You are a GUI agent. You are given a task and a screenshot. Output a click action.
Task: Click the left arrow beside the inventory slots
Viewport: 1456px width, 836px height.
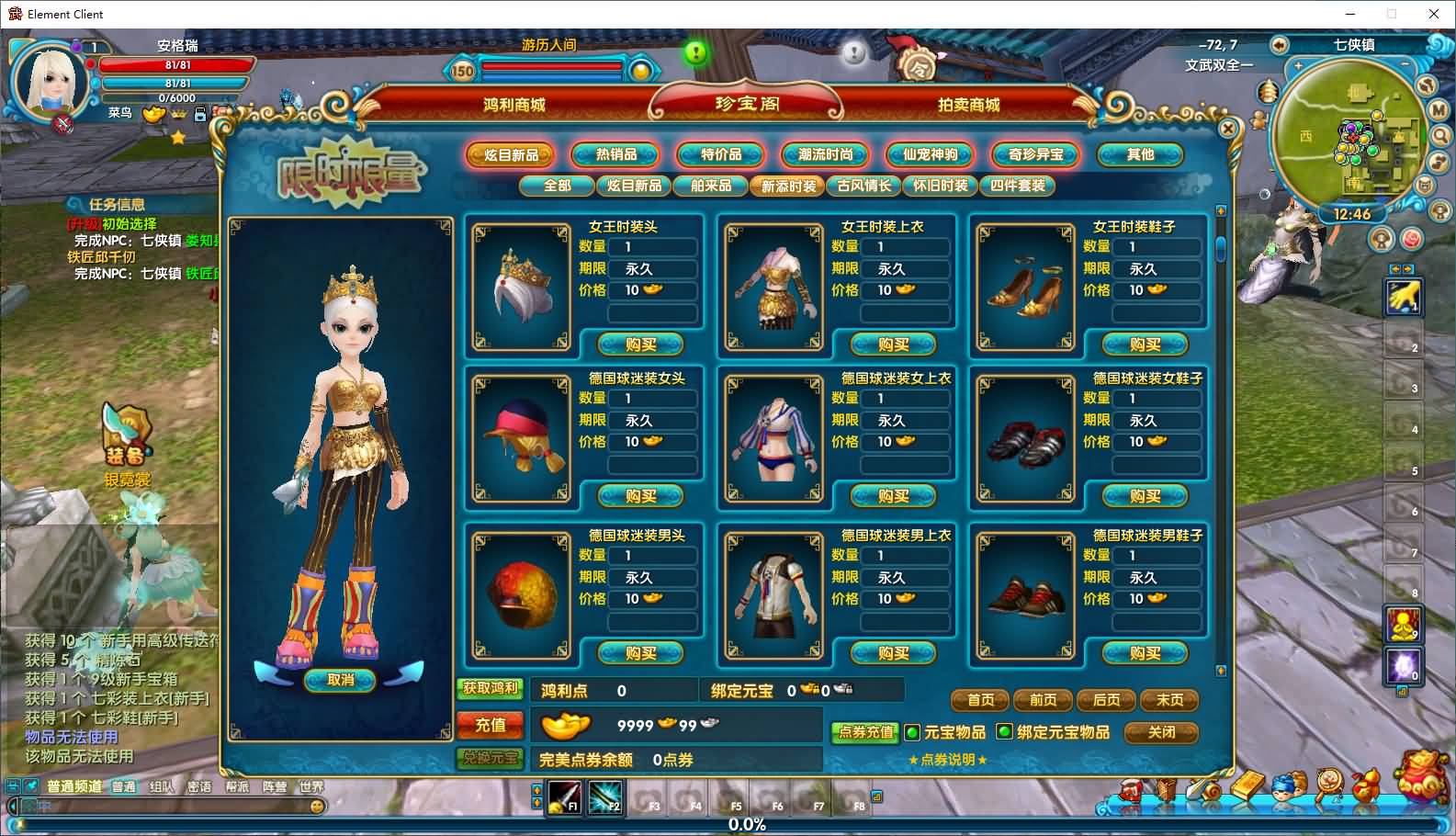[1395, 268]
